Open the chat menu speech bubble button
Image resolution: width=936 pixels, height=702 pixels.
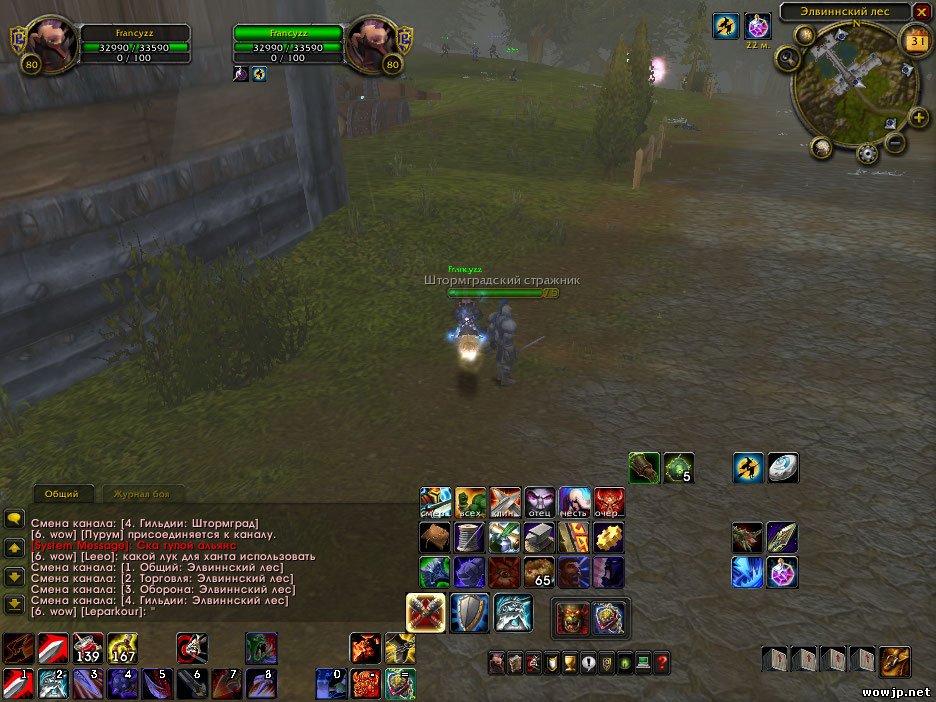14,519
